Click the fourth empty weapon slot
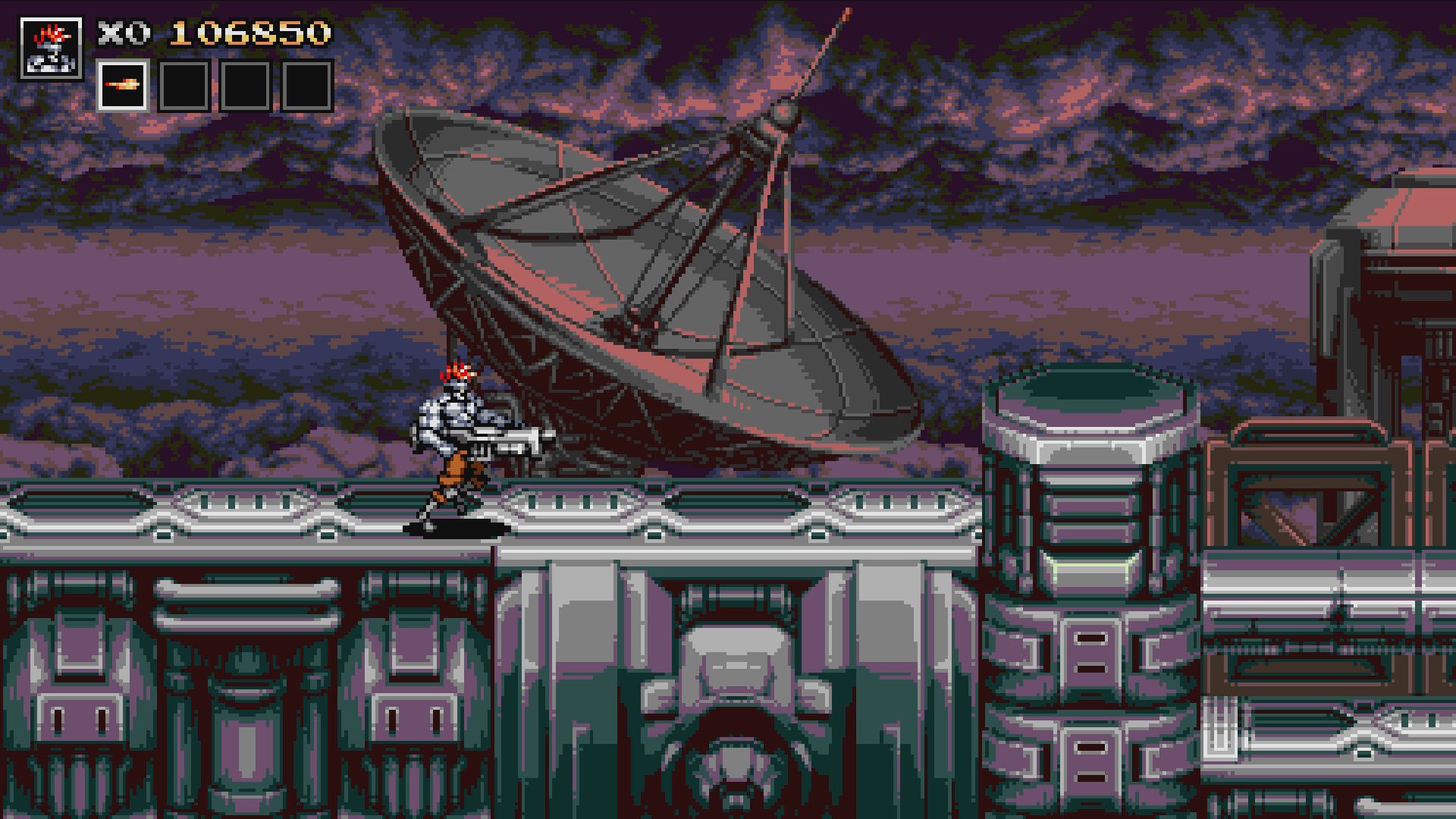Image resolution: width=1456 pixels, height=819 pixels. pos(305,86)
